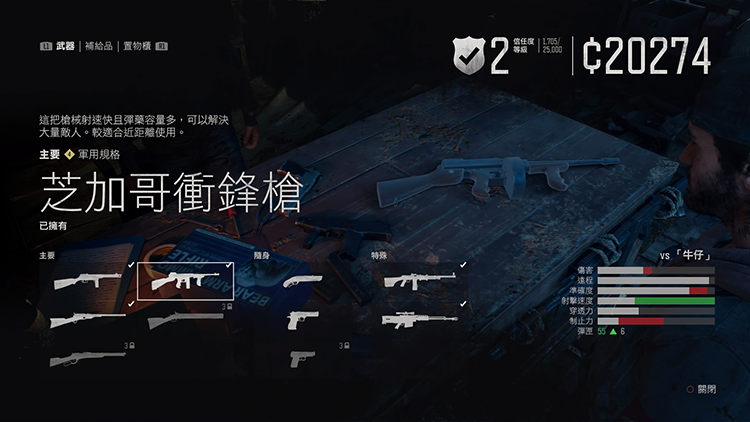Choose the first owned primary submachine gun
Screen dimensions: 750x422
coord(87,282)
